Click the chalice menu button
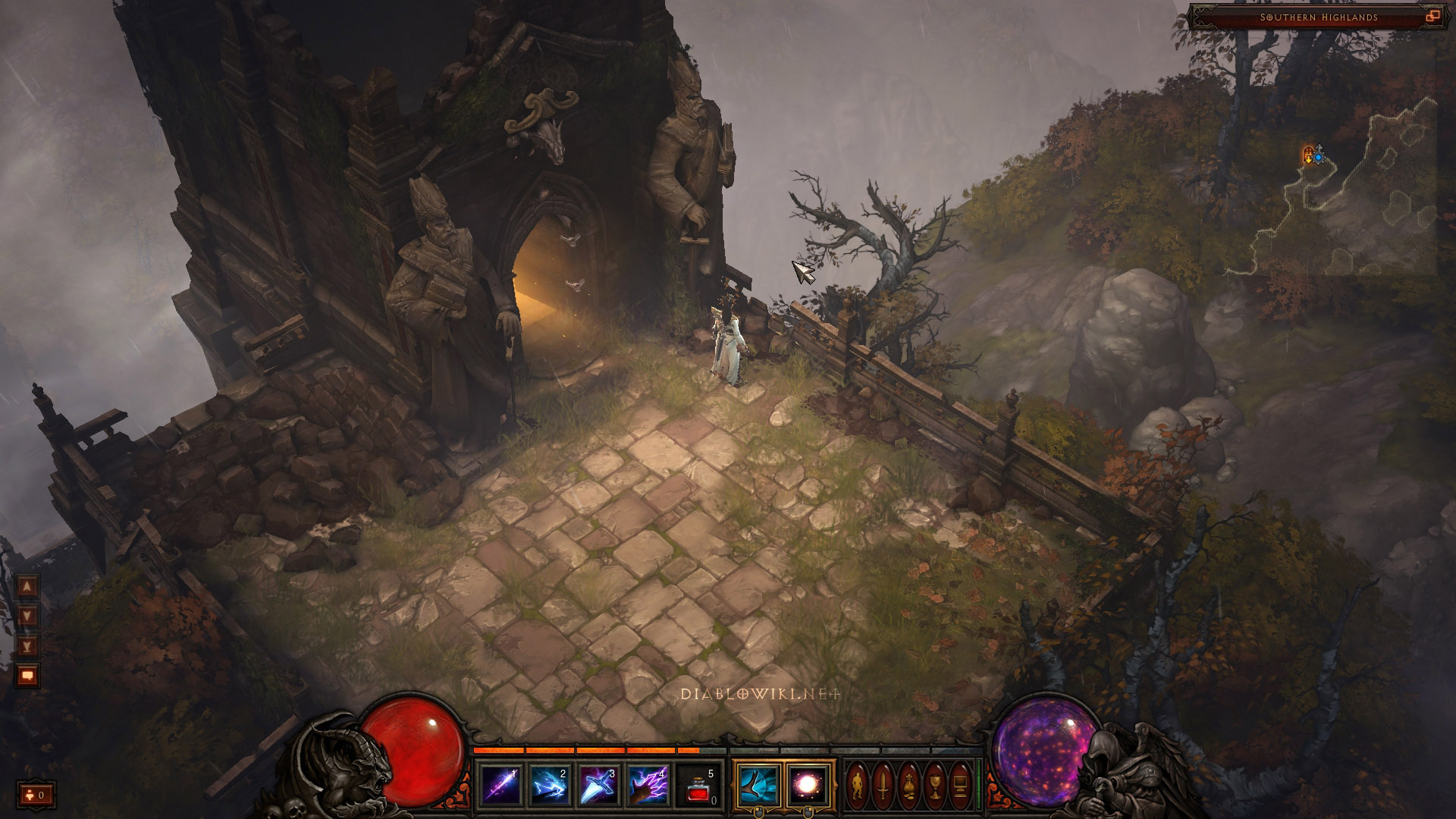The height and width of the screenshot is (819, 1456). point(935,786)
